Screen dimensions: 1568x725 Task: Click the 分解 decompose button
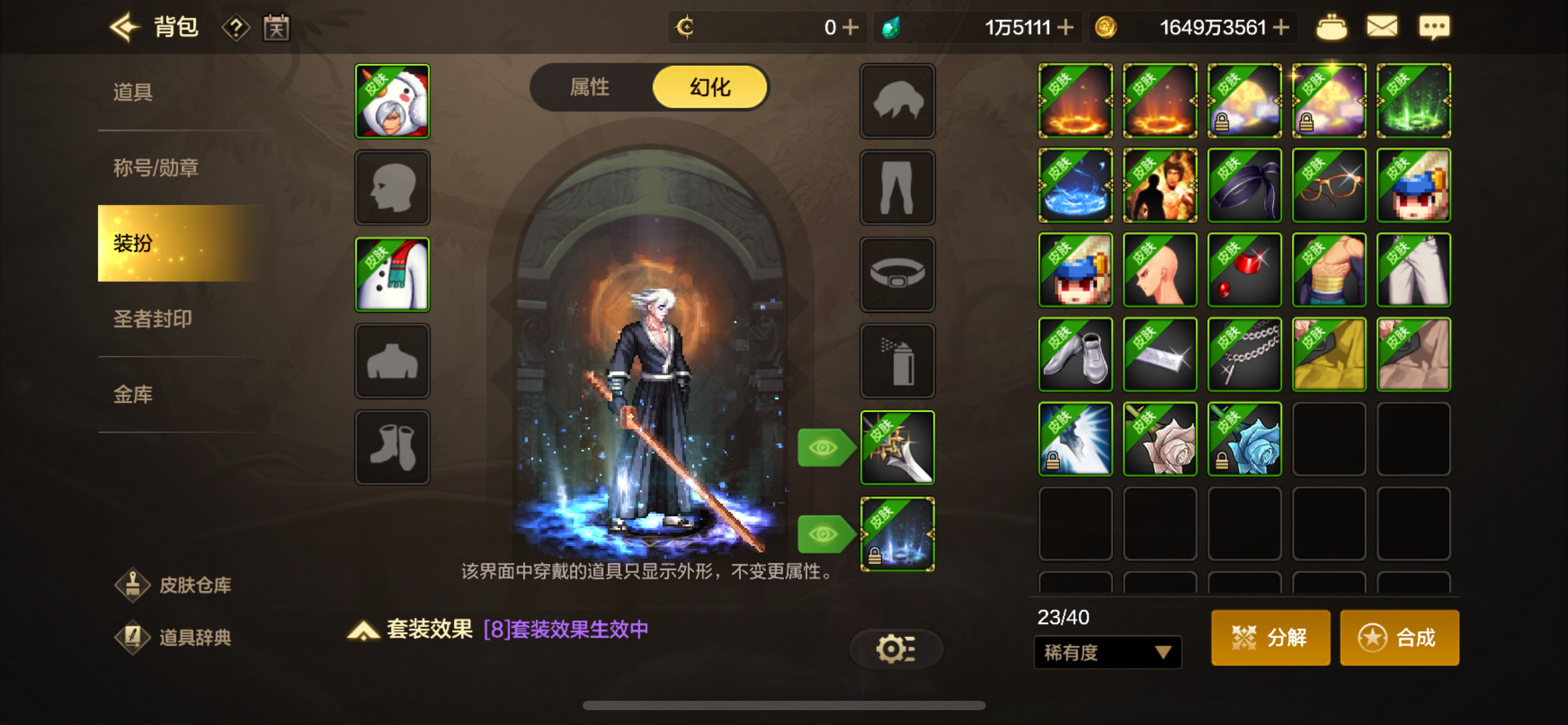pos(1270,637)
